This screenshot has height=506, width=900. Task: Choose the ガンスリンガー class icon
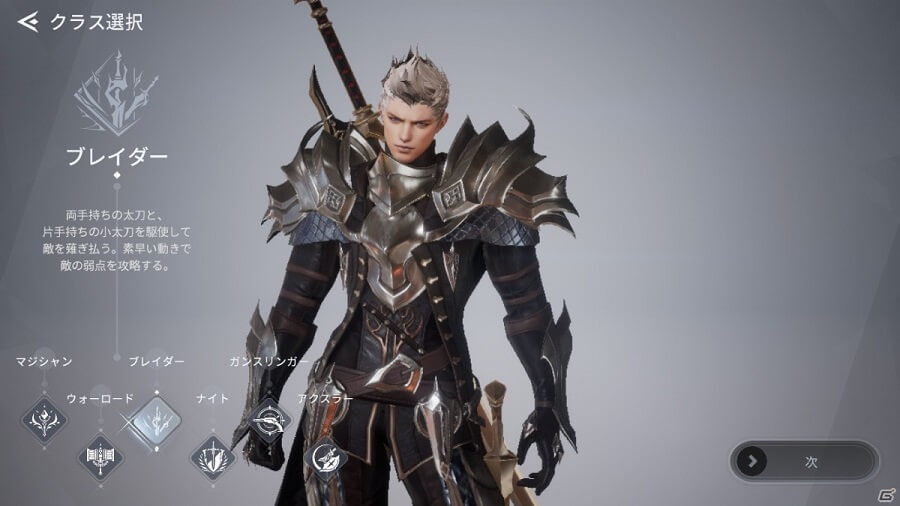tap(268, 418)
